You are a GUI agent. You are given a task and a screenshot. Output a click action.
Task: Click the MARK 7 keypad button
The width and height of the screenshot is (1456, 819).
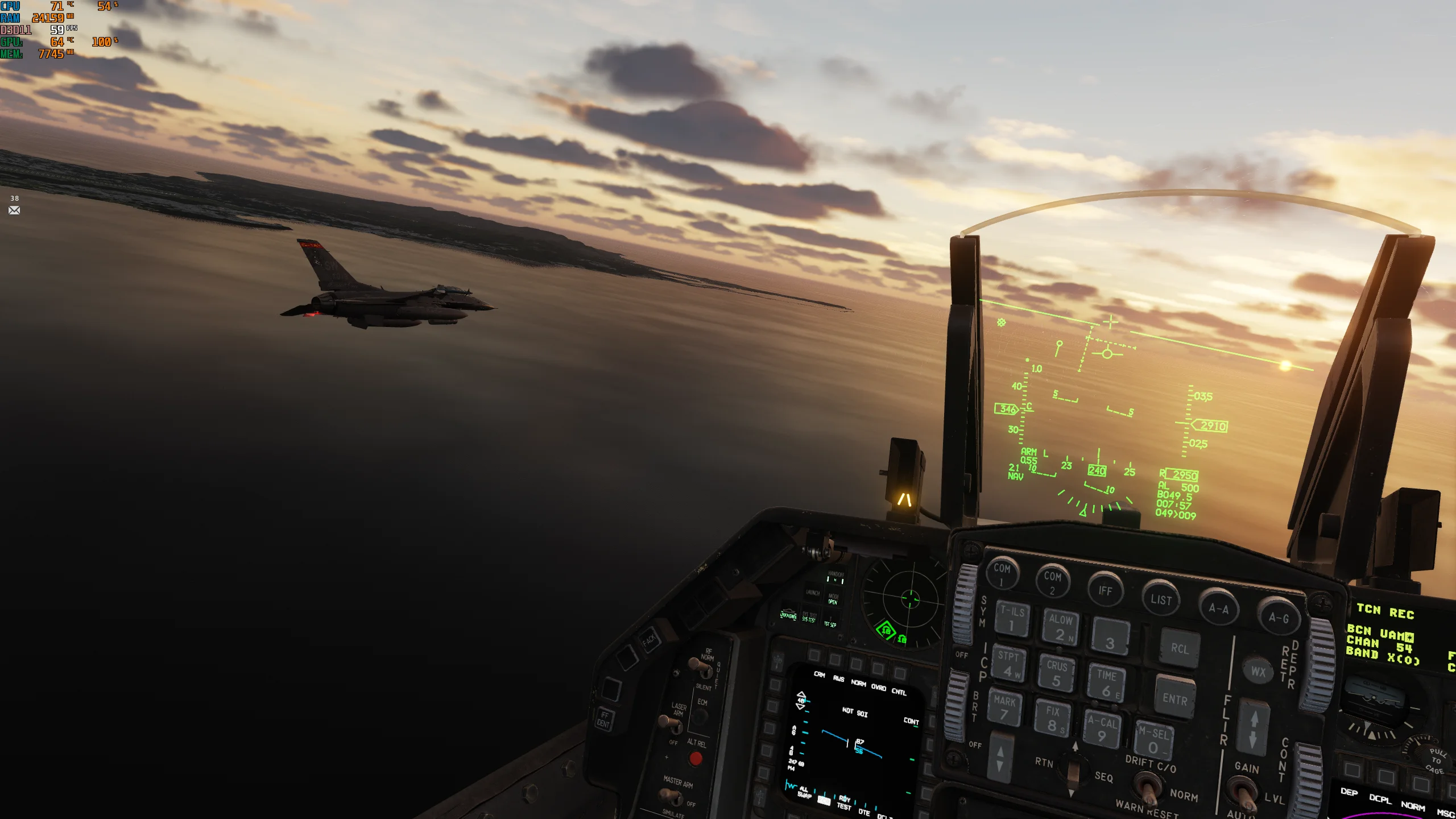pos(1004,708)
